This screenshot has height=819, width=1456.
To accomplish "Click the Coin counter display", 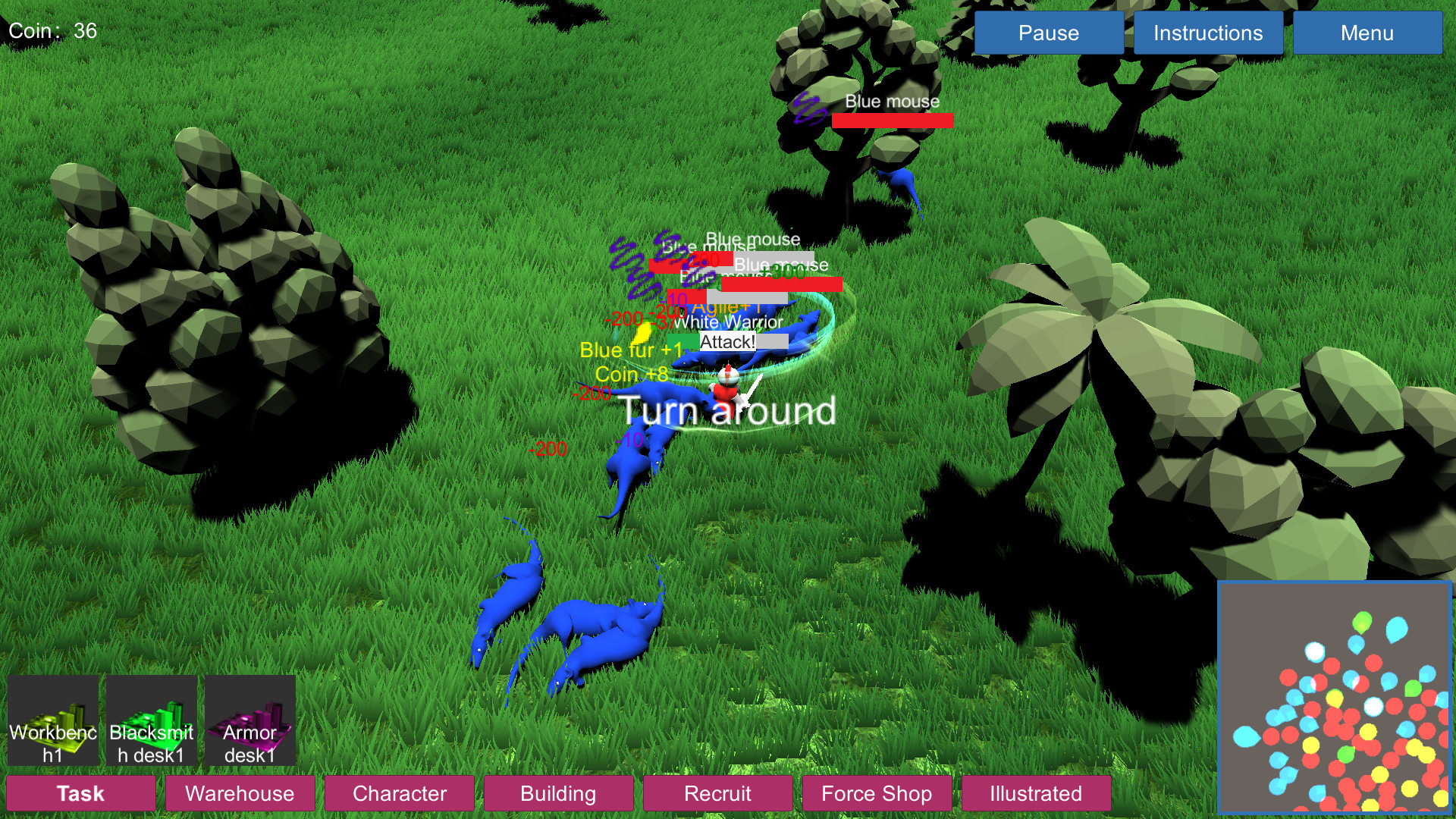I will (53, 30).
